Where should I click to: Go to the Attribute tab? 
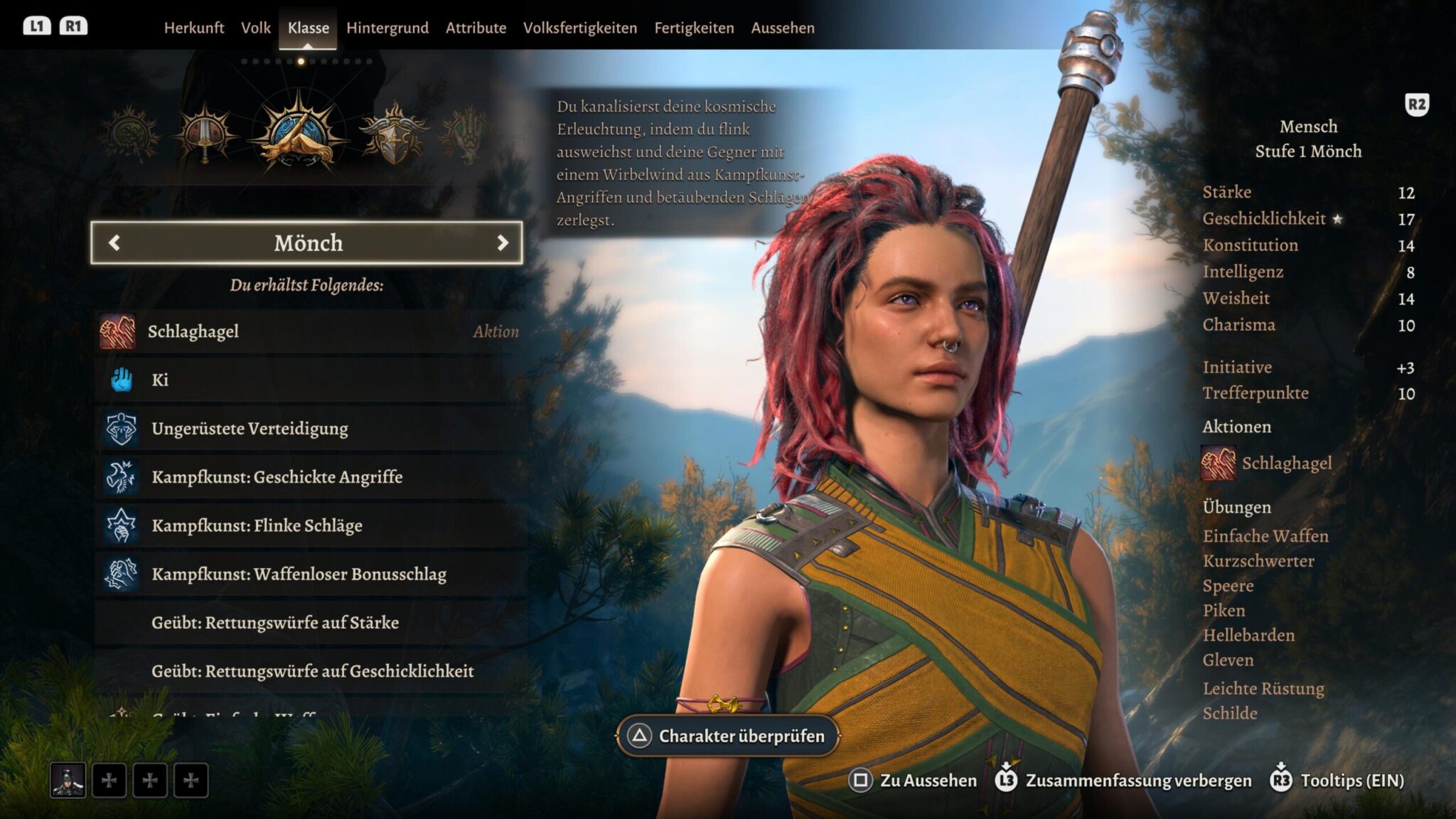tap(476, 28)
